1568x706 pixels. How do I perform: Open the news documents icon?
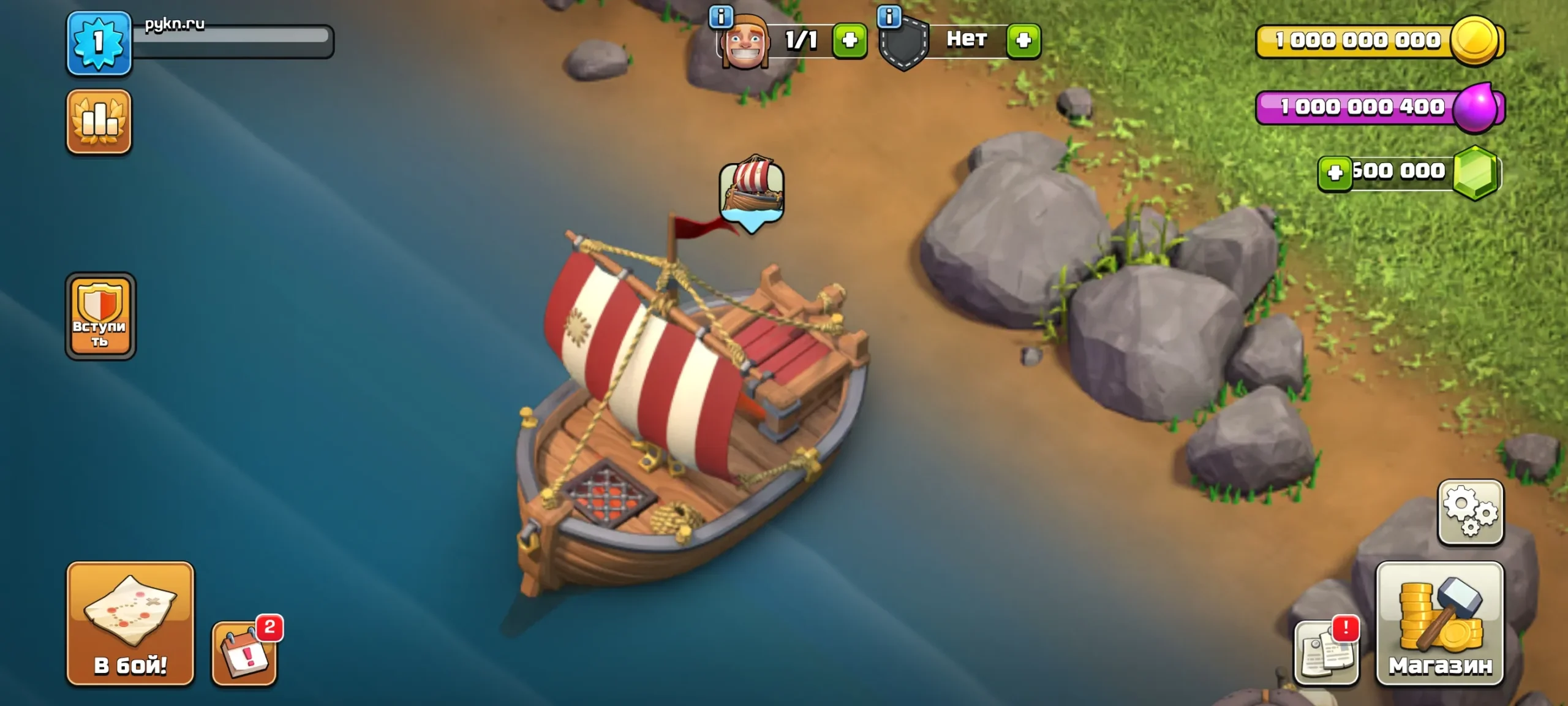point(1326,653)
